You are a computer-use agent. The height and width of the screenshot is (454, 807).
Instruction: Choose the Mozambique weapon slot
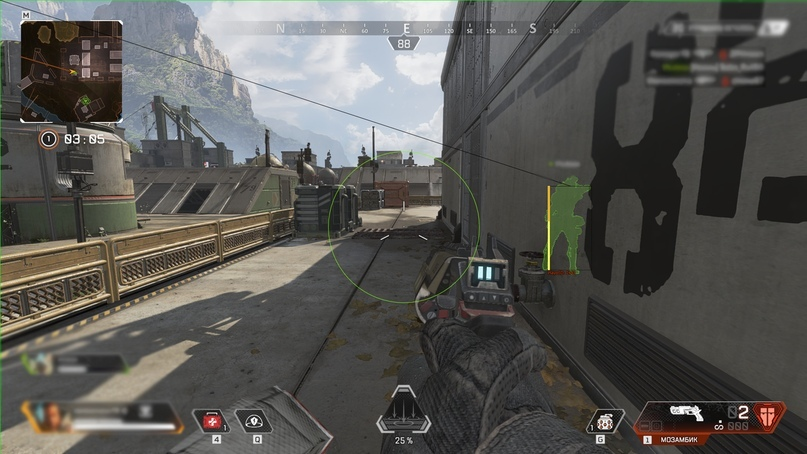tap(691, 416)
